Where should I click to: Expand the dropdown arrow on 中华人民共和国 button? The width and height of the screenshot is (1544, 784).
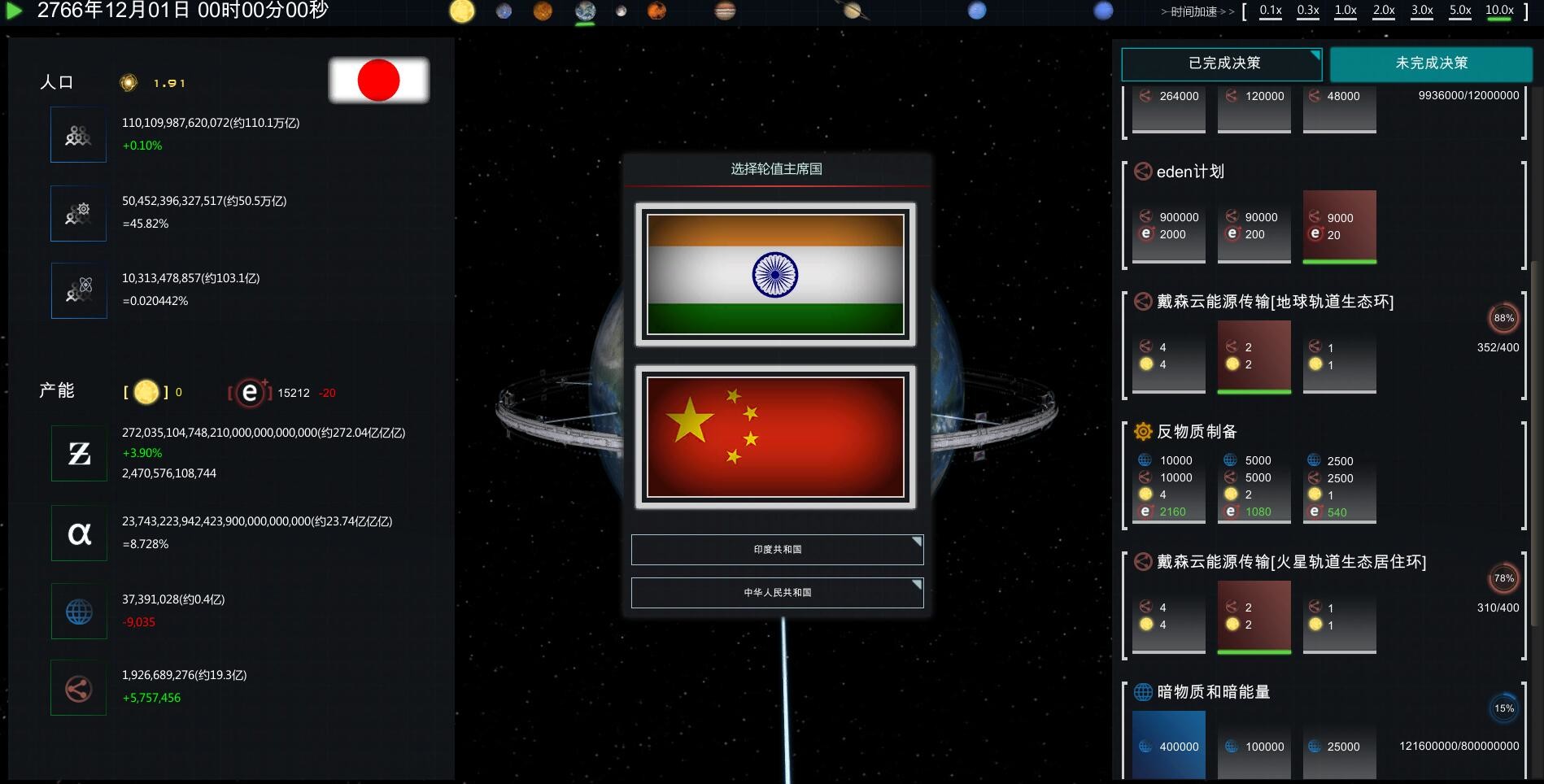[x=916, y=584]
